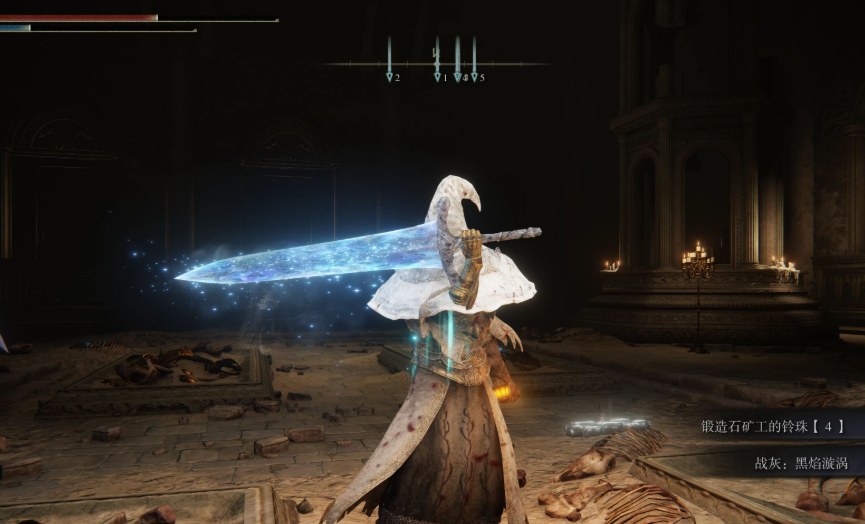Image resolution: width=865 pixels, height=524 pixels.
Task: Select the 锻造石矿工的铃珠【4】 item notification
Action: tap(772, 426)
